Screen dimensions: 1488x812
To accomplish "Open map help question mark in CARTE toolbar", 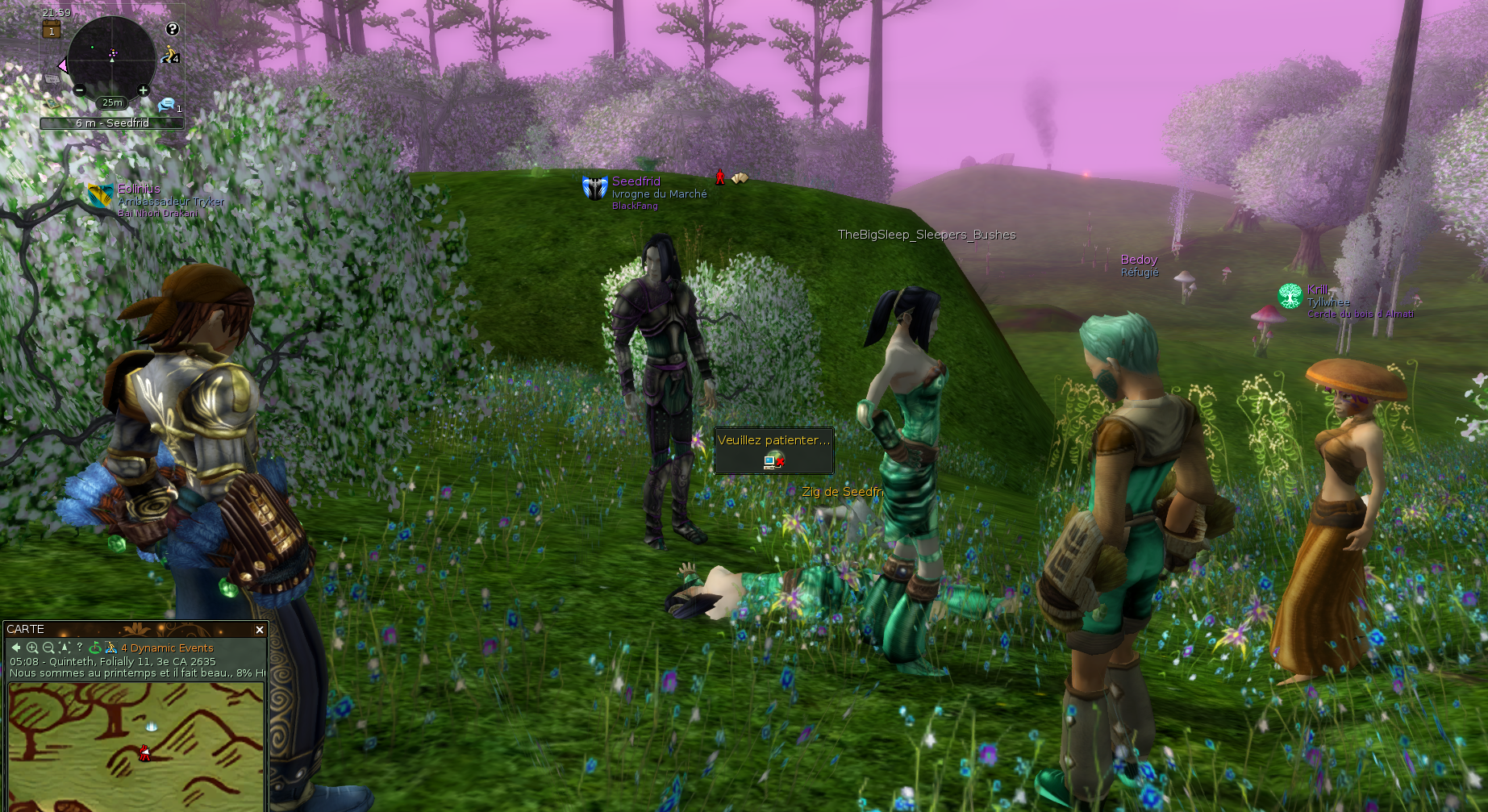I will (x=79, y=647).
